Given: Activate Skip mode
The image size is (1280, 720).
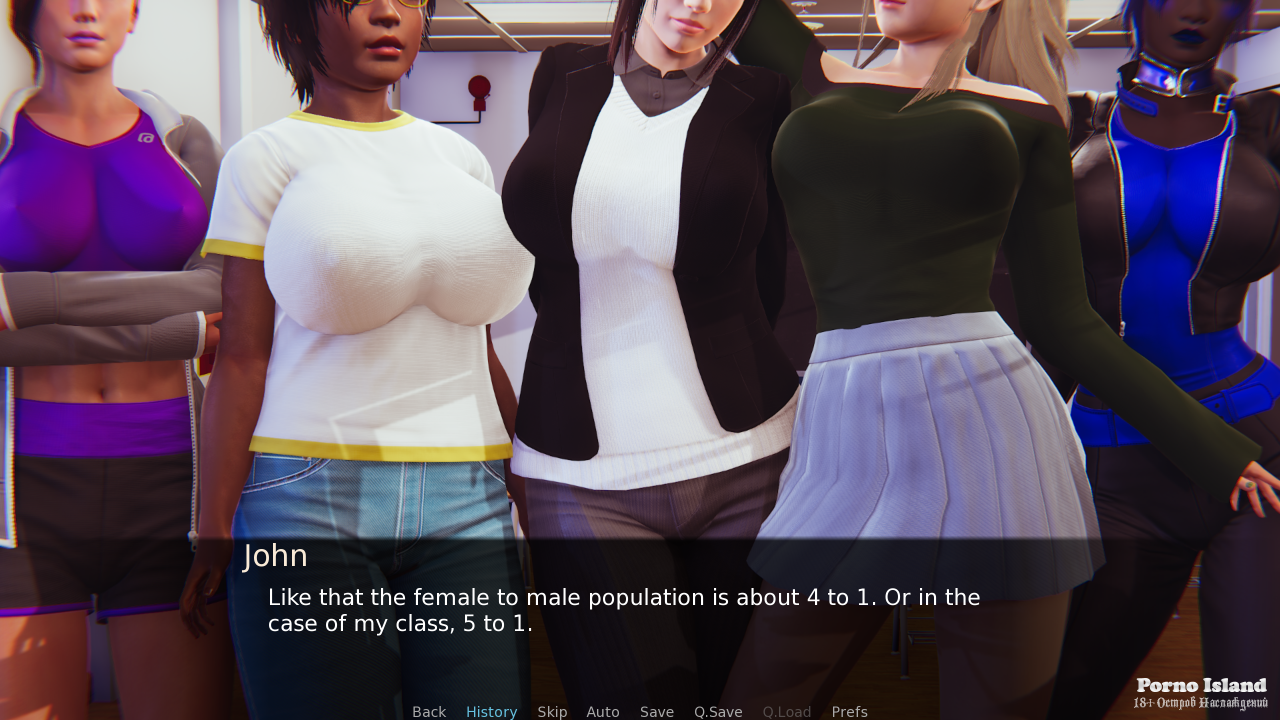Looking at the screenshot, I should pyautogui.click(x=552, y=712).
